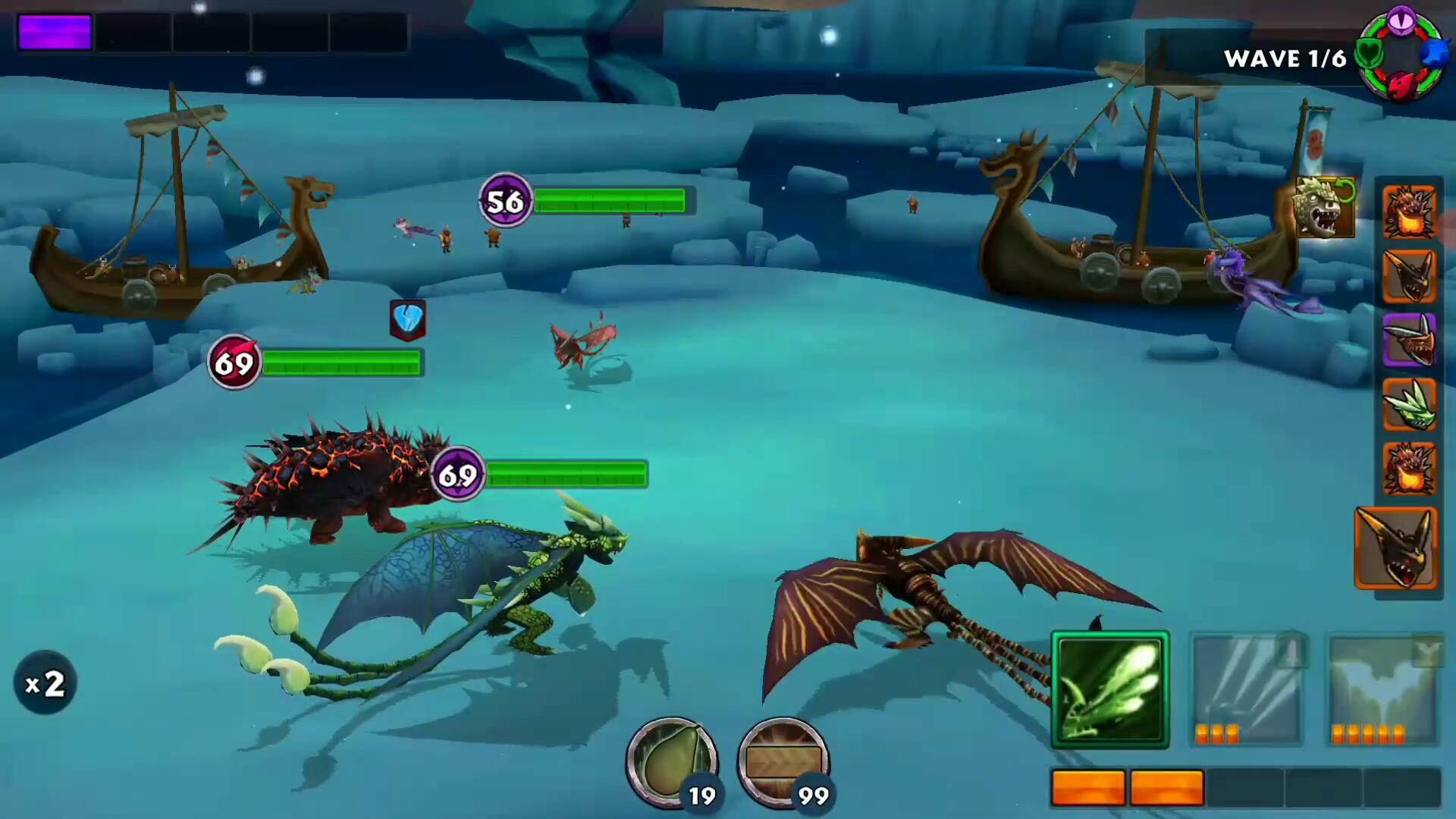Image resolution: width=1456 pixels, height=819 pixels.
Task: Select the large active dragon portrait
Action: (1396, 548)
